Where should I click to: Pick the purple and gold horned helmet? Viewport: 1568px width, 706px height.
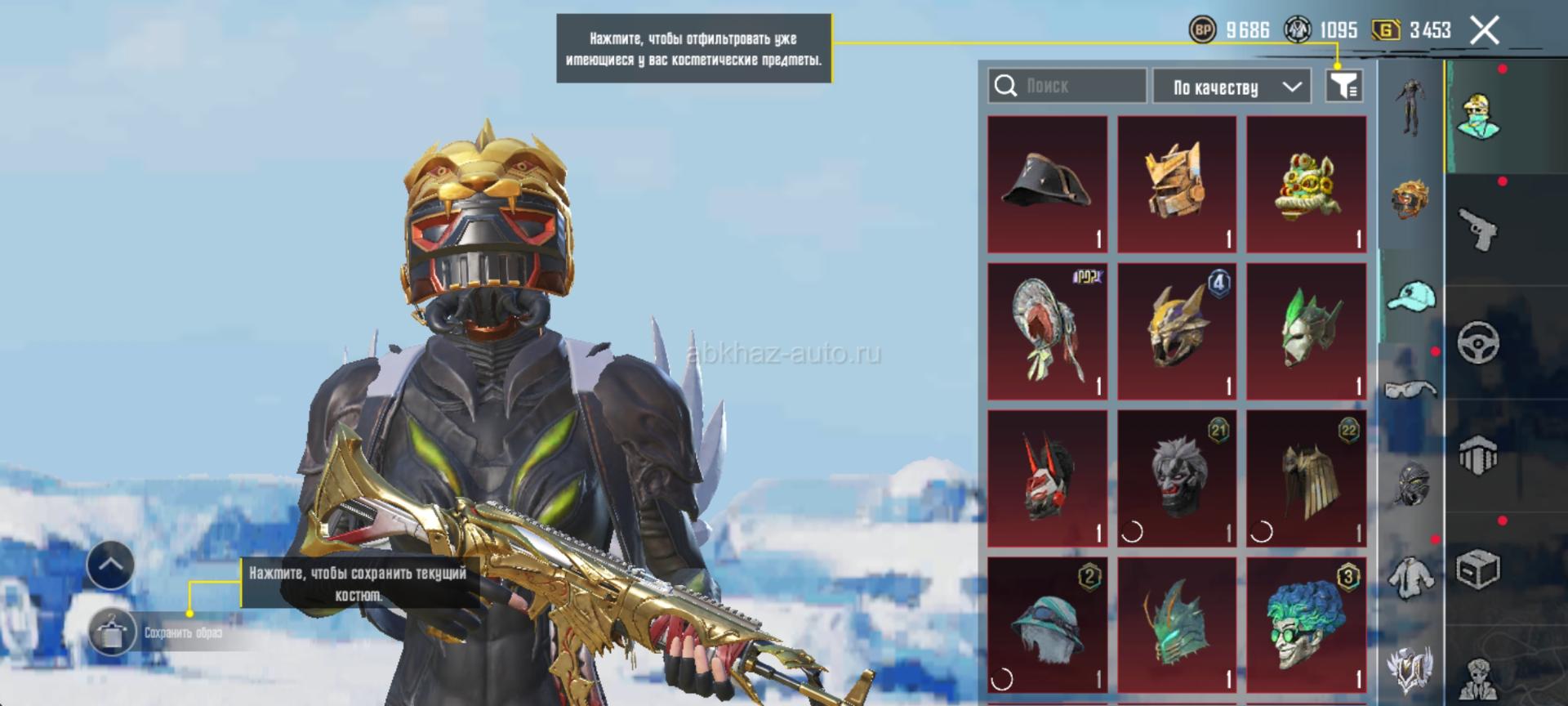[x=1177, y=332]
